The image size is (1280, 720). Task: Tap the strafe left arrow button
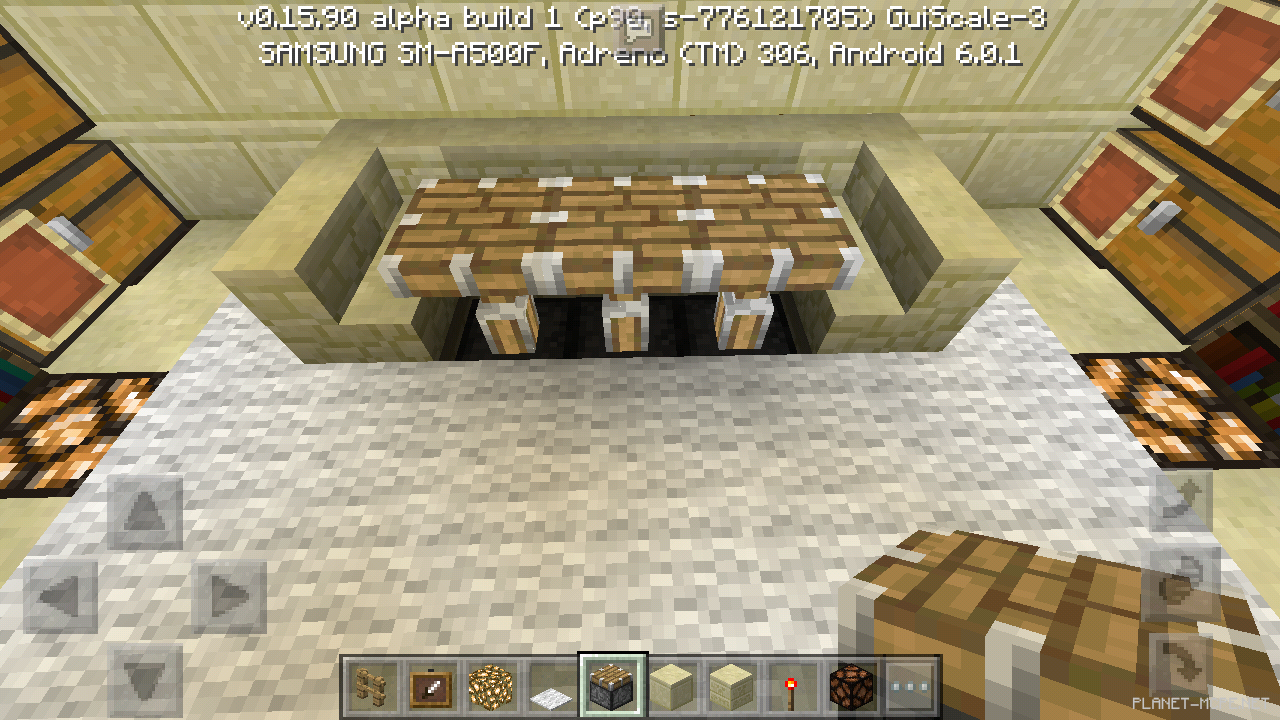pyautogui.click(x=61, y=597)
